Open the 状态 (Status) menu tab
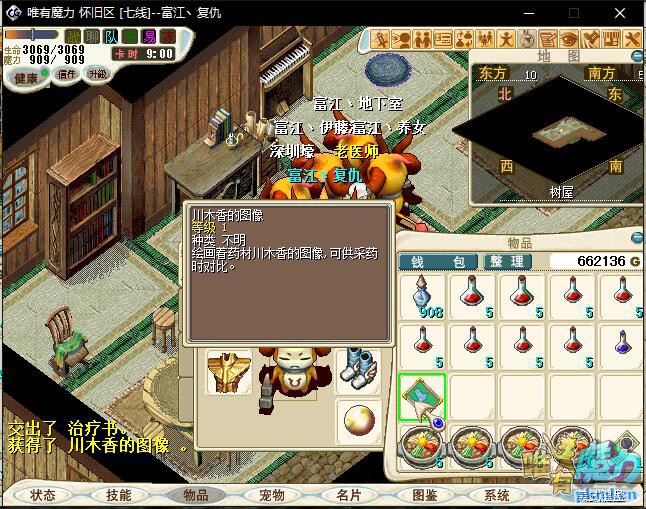The width and height of the screenshot is (646, 509). (42, 495)
